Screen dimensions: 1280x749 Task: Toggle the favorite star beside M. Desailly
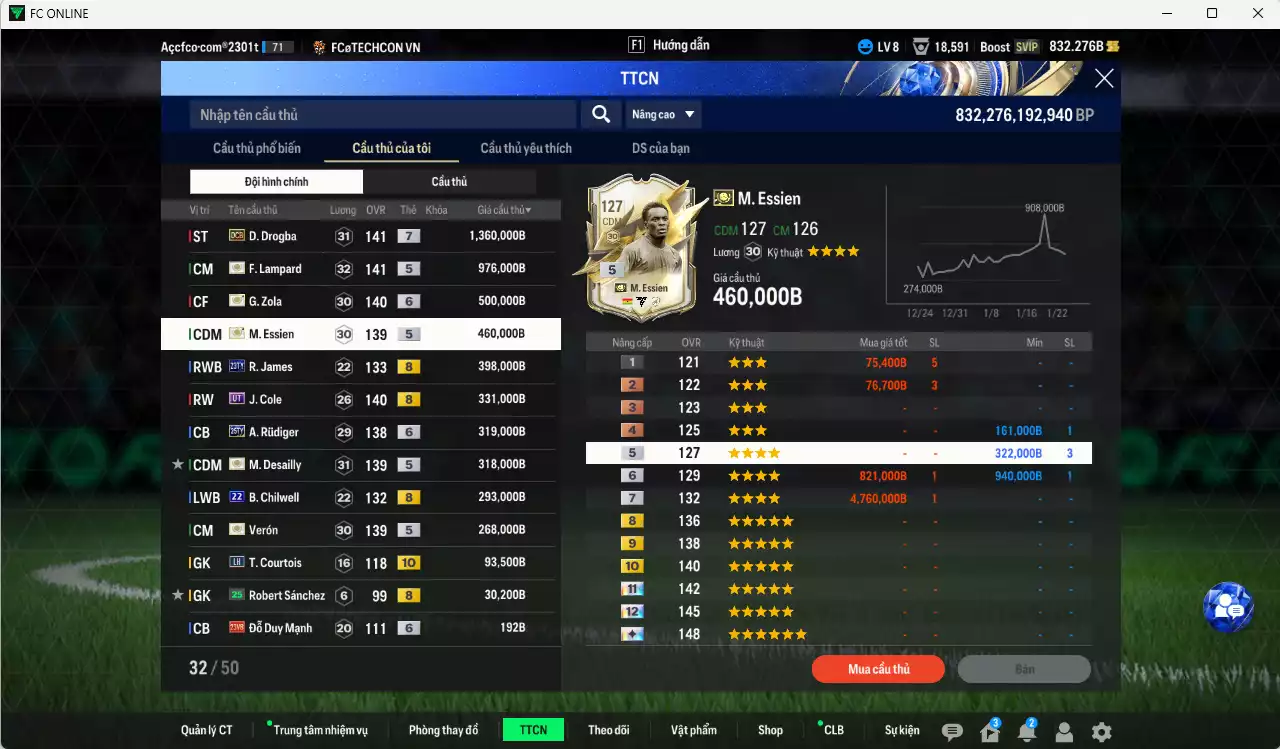tap(177, 464)
